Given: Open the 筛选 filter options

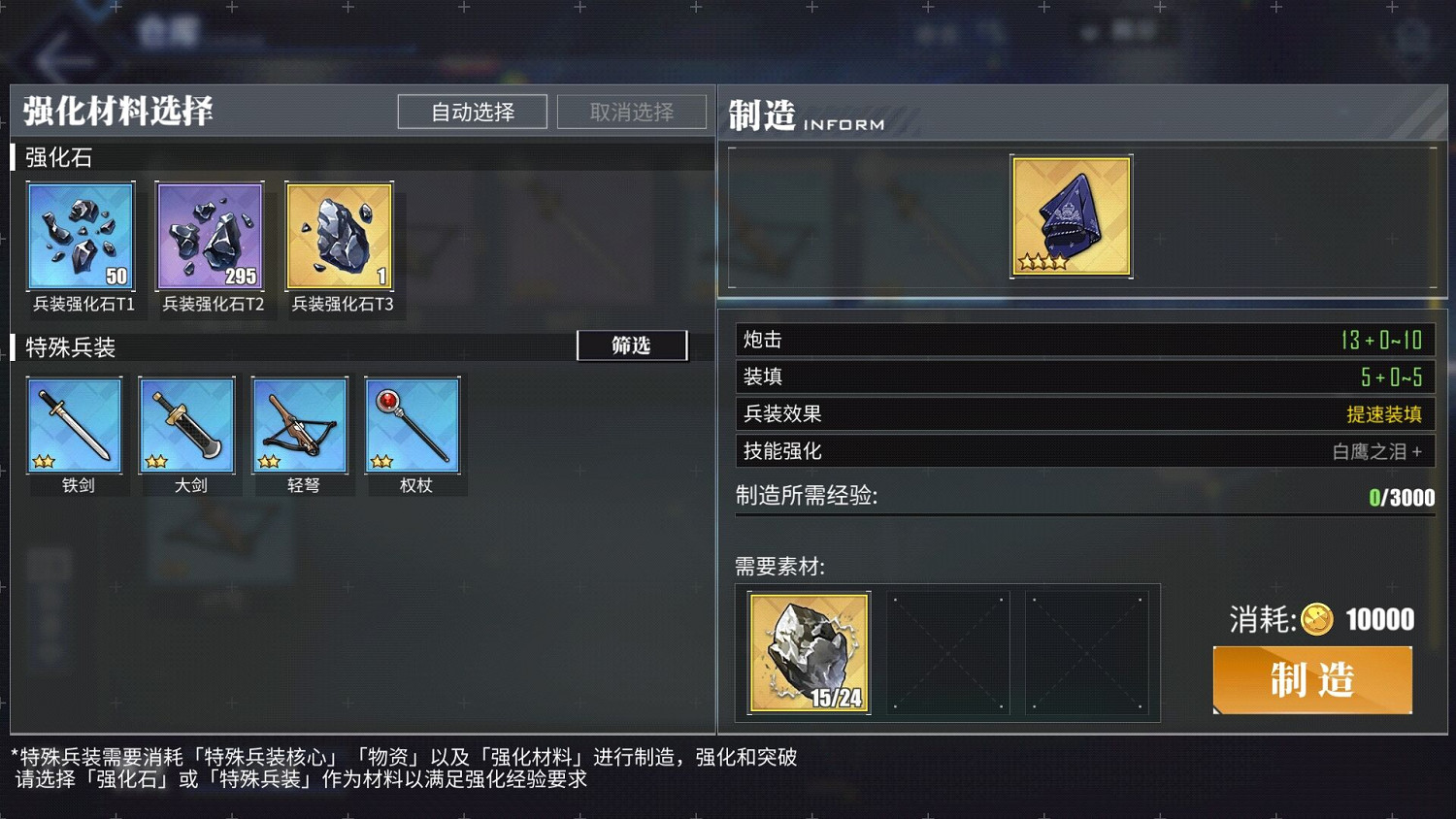Looking at the screenshot, I should (632, 345).
